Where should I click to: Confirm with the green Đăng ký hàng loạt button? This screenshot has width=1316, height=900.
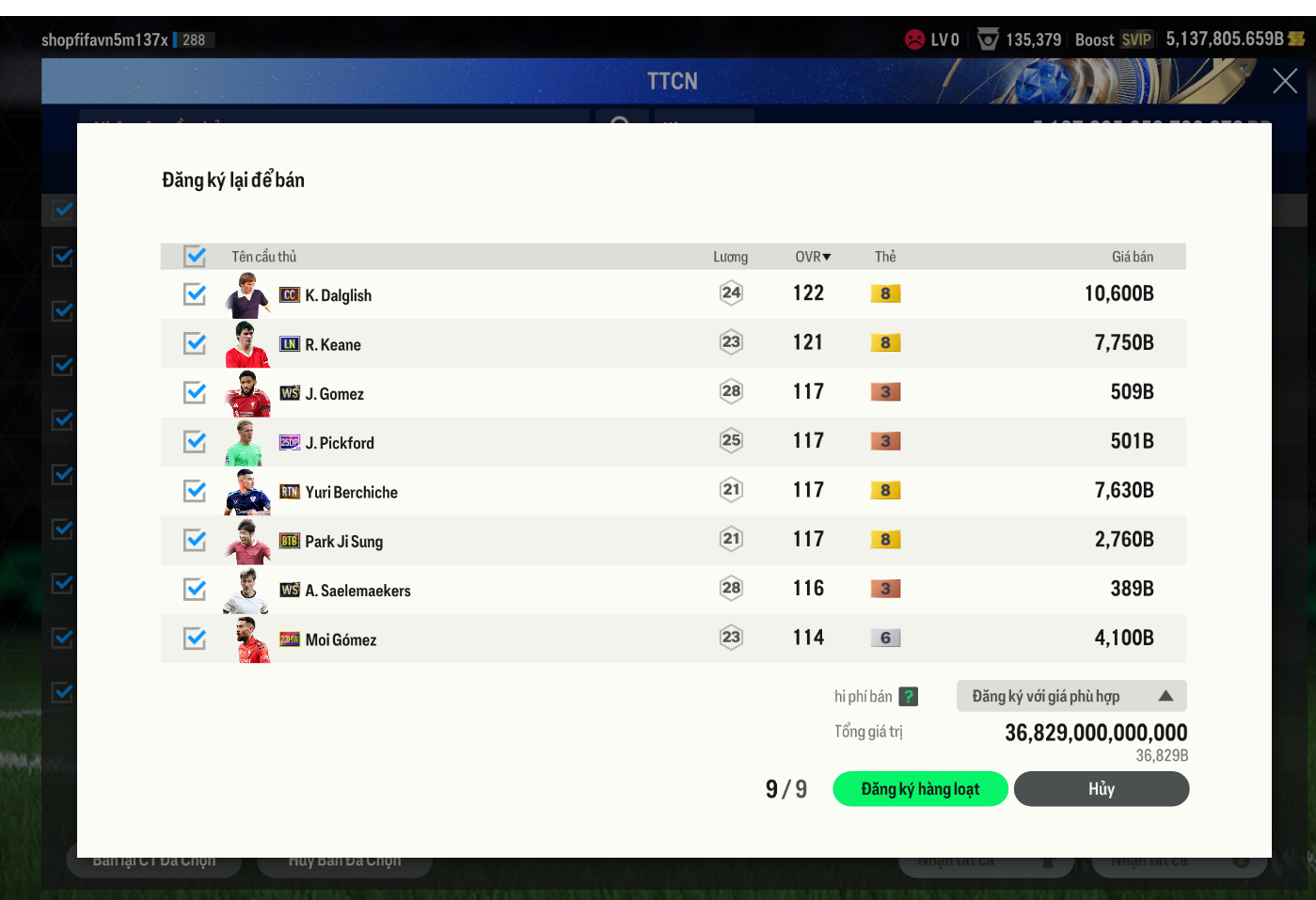920,789
